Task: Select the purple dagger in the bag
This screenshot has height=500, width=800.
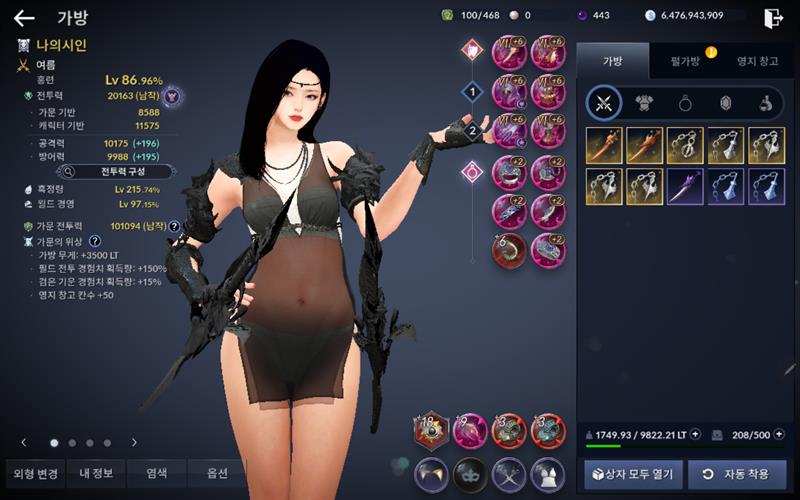Action: 685,186
